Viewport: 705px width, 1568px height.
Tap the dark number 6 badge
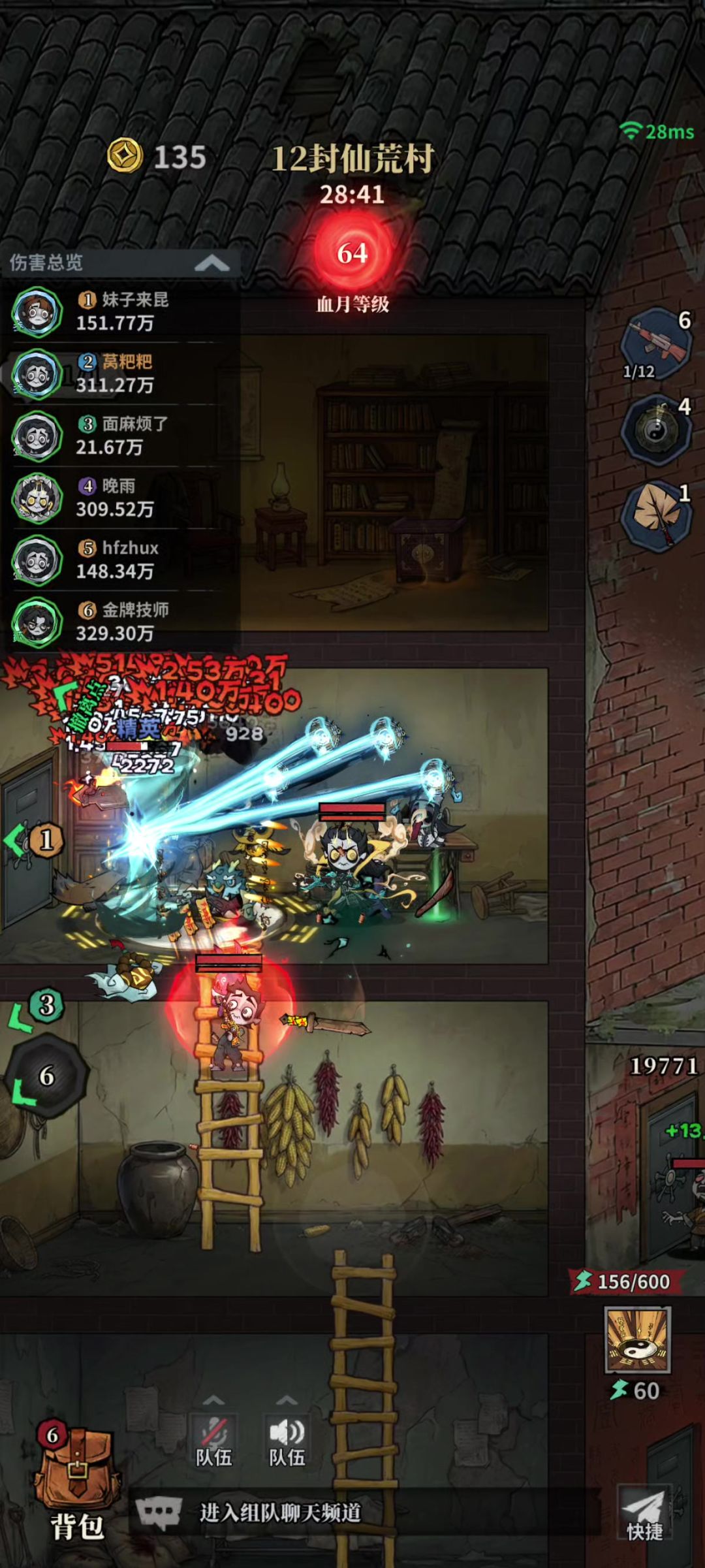(x=47, y=1076)
